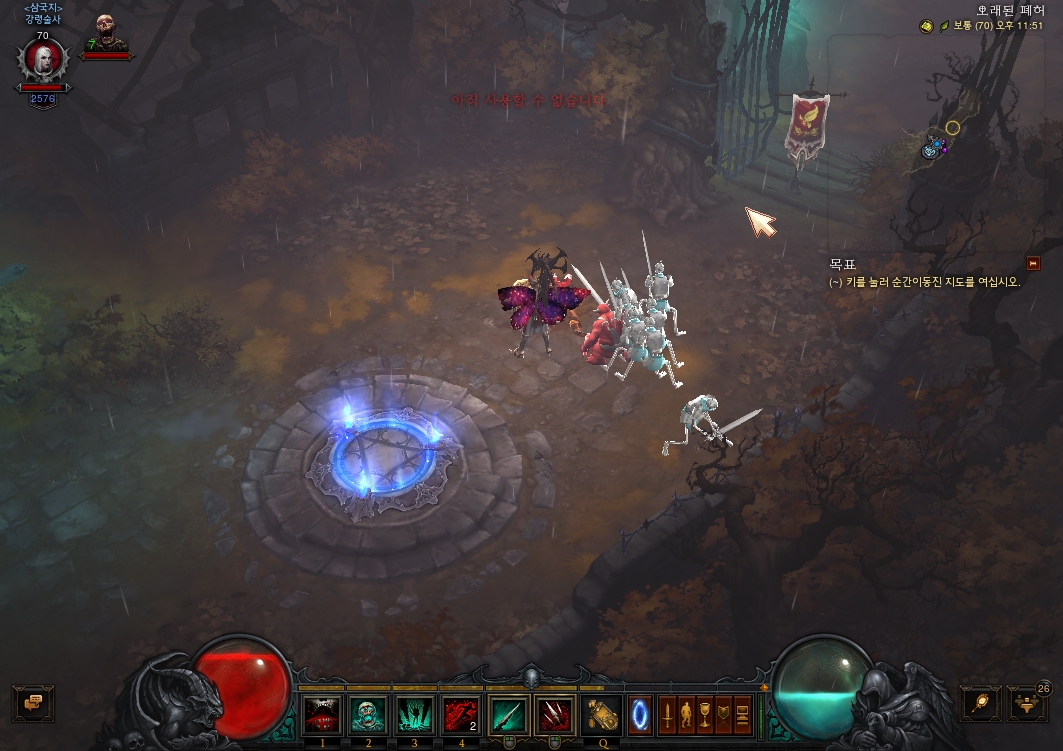Use the teal skull skill in slot 2
Image resolution: width=1063 pixels, height=751 pixels.
click(x=368, y=714)
